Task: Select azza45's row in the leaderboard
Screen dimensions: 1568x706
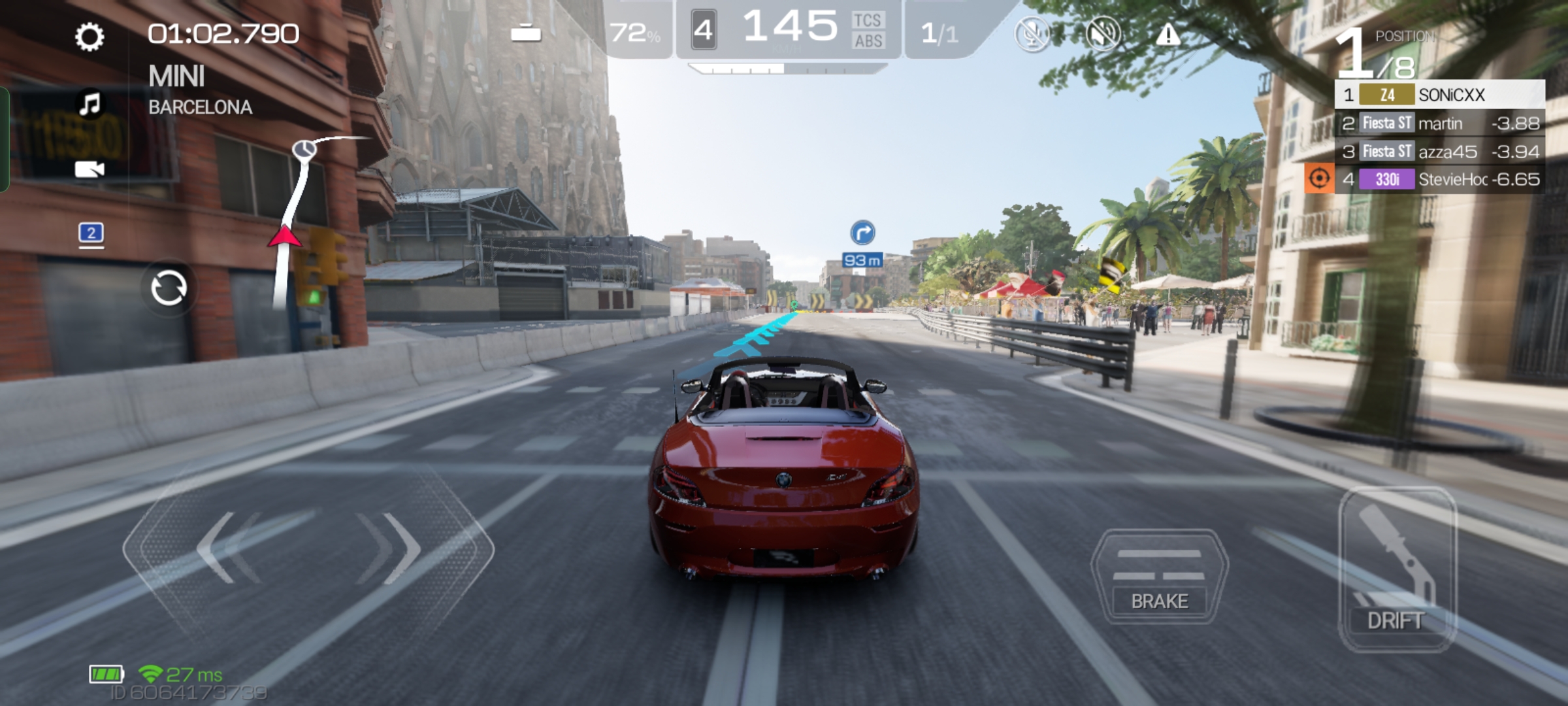Action: (x=1440, y=152)
